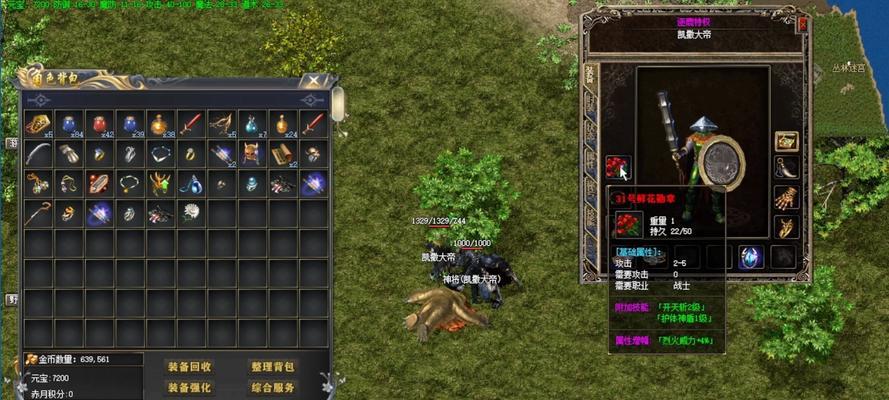The height and width of the screenshot is (400, 889).
Task: Select the curved staff in the bag
Action: tap(38, 212)
